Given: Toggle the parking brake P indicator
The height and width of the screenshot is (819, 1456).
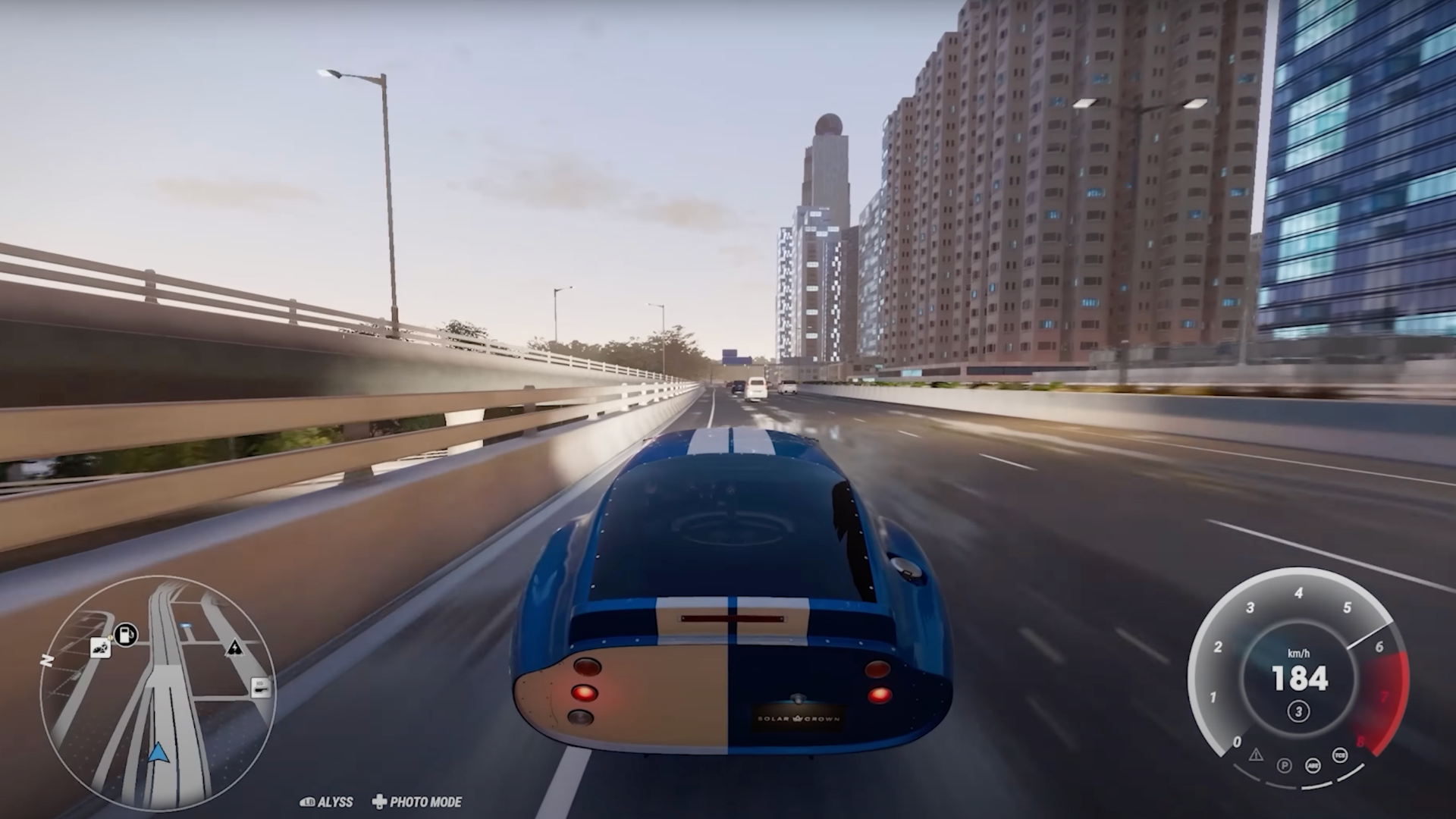Looking at the screenshot, I should tap(1284, 766).
